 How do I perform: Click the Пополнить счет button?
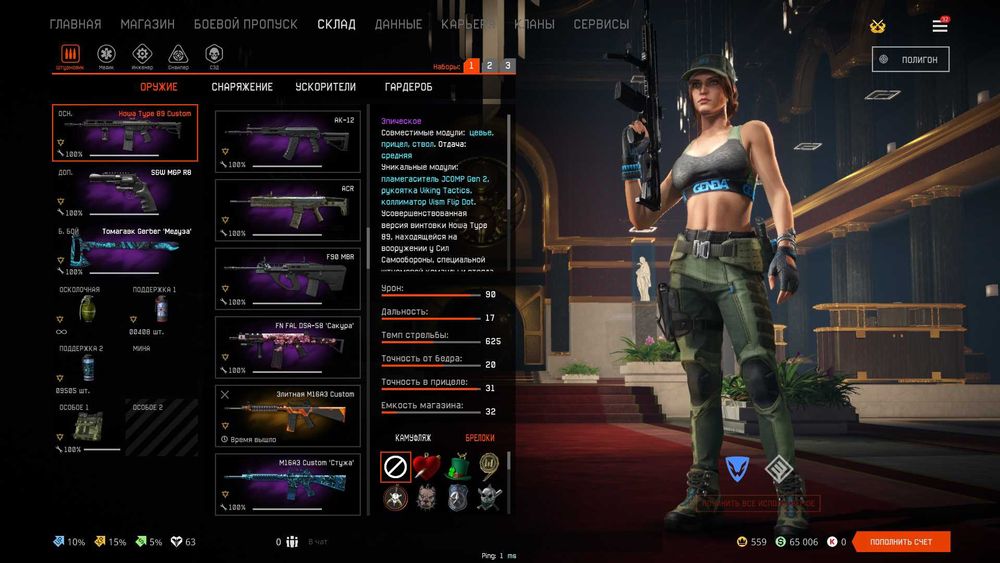pyautogui.click(x=901, y=542)
